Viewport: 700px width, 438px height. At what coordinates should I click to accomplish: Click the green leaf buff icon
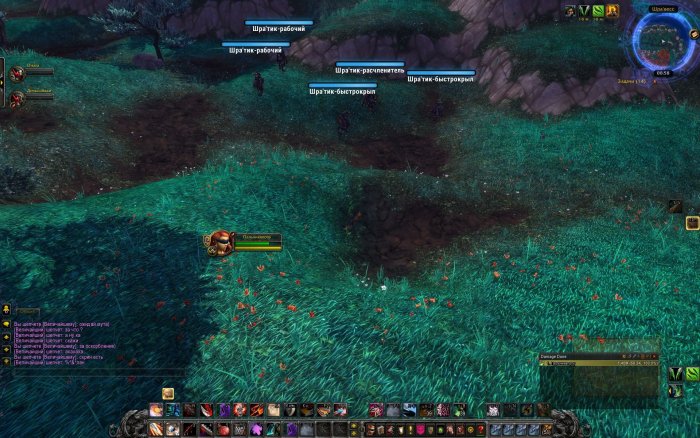point(598,11)
